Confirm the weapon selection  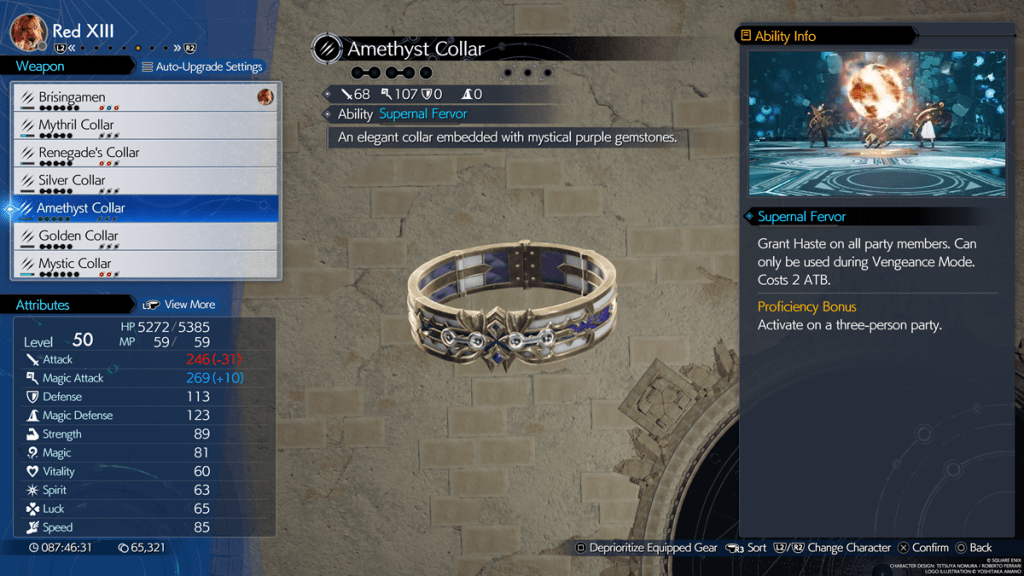click(x=922, y=548)
